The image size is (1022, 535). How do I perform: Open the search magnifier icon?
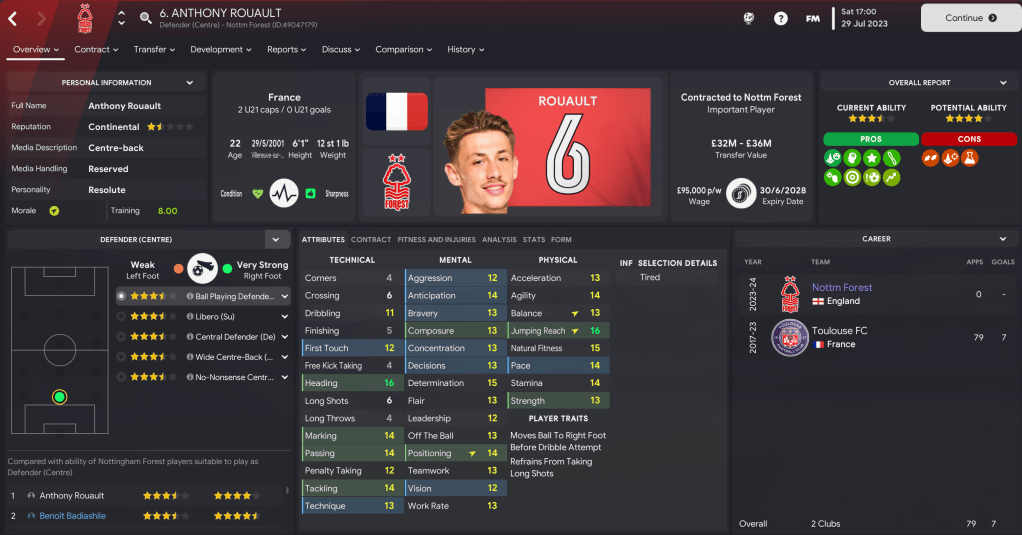pos(146,18)
